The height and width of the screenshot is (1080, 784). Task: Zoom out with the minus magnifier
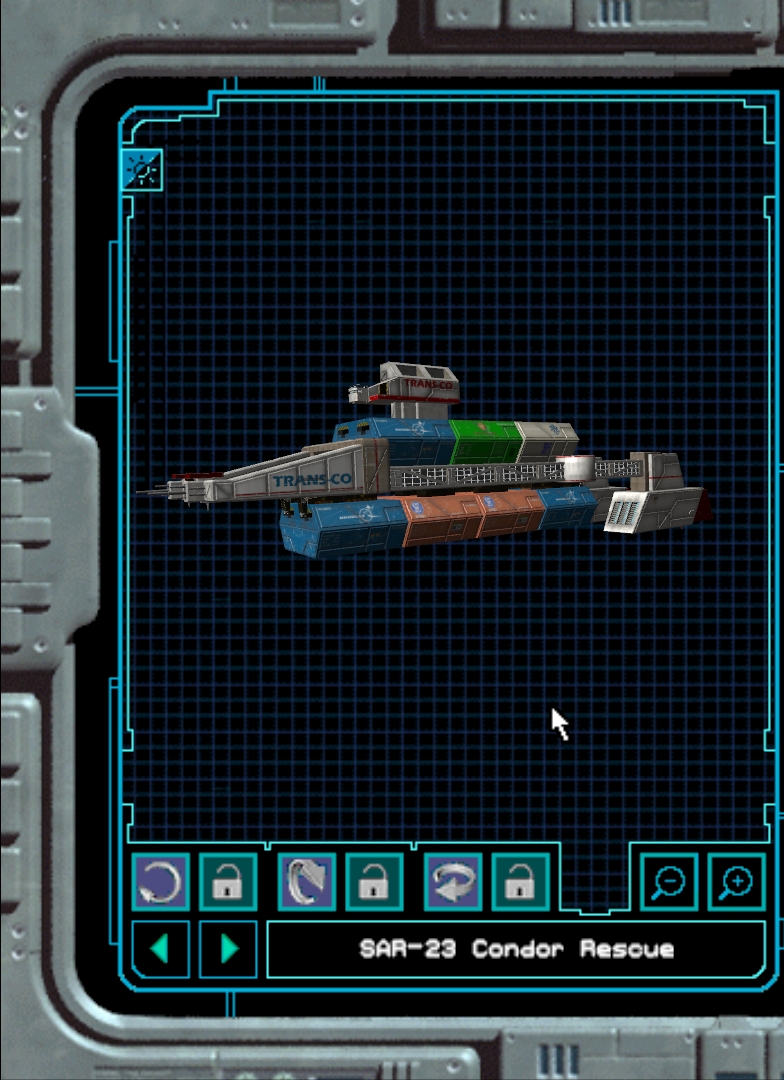click(x=668, y=882)
